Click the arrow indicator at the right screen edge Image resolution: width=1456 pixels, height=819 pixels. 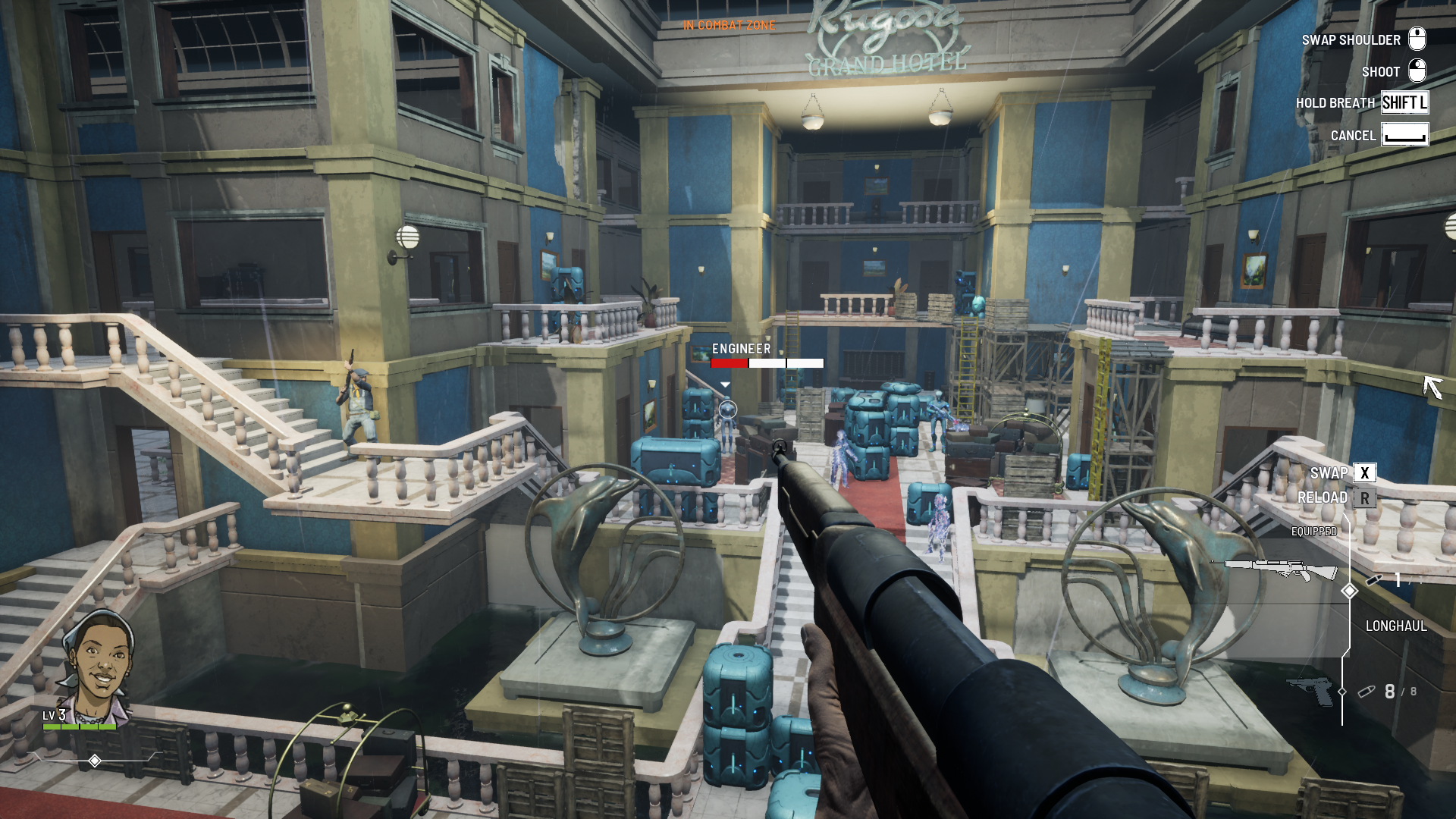[1435, 388]
